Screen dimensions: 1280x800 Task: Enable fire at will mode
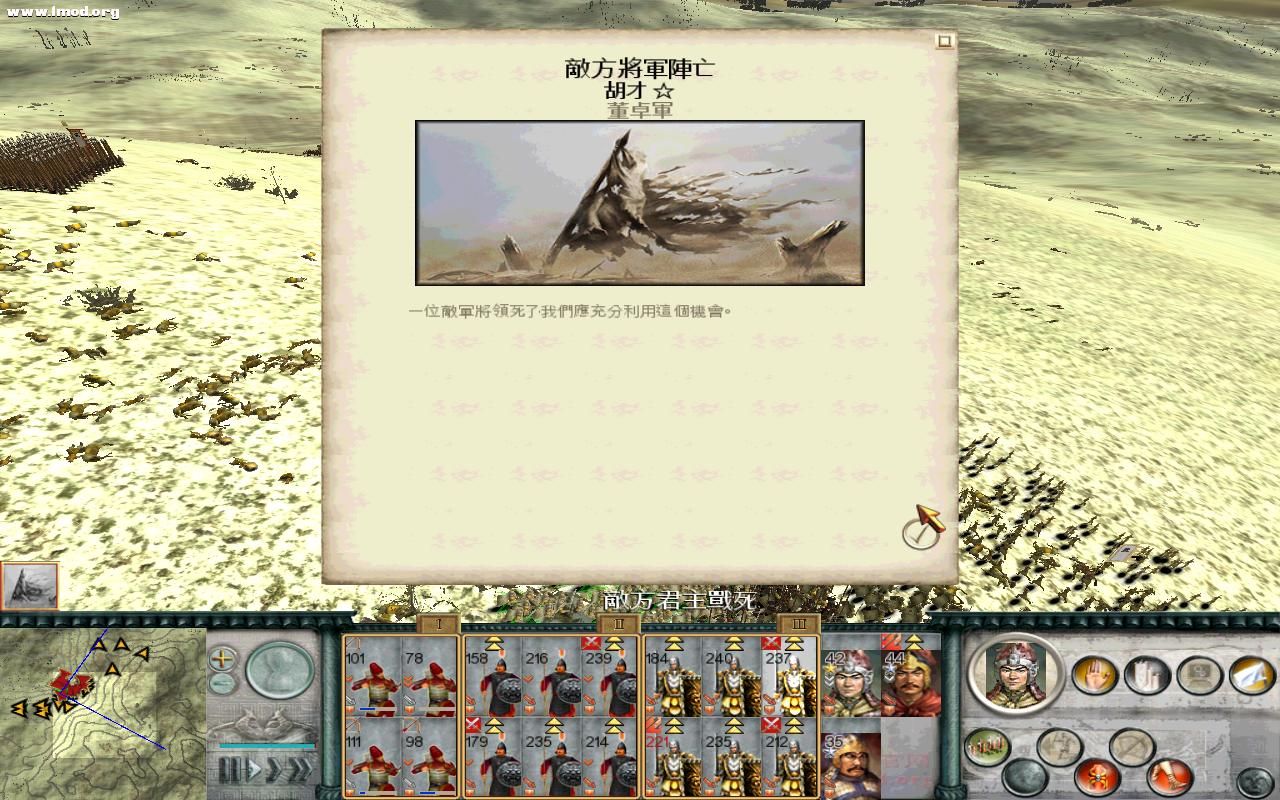1096,776
